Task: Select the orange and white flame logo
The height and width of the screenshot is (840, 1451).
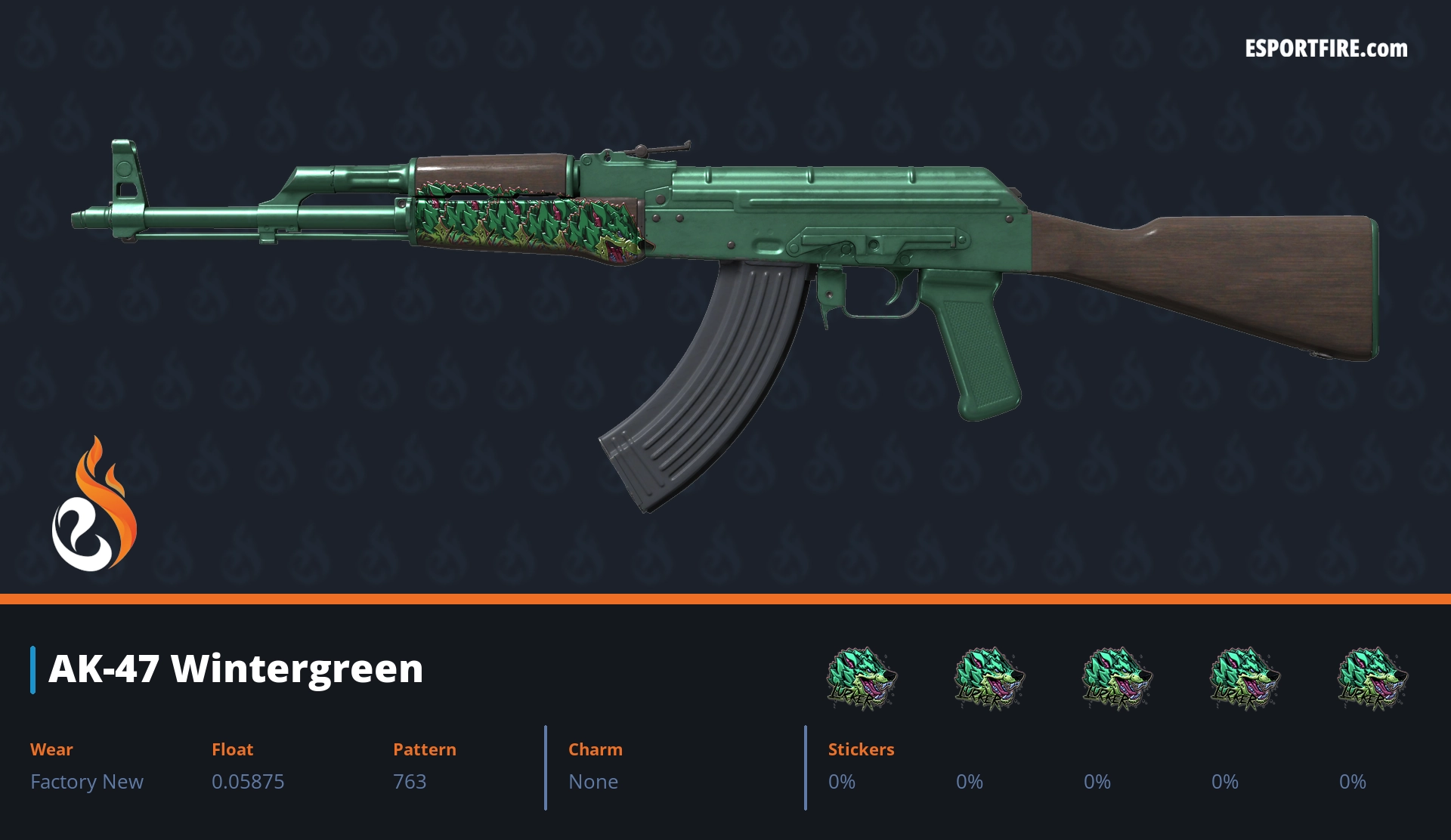Action: pyautogui.click(x=94, y=505)
